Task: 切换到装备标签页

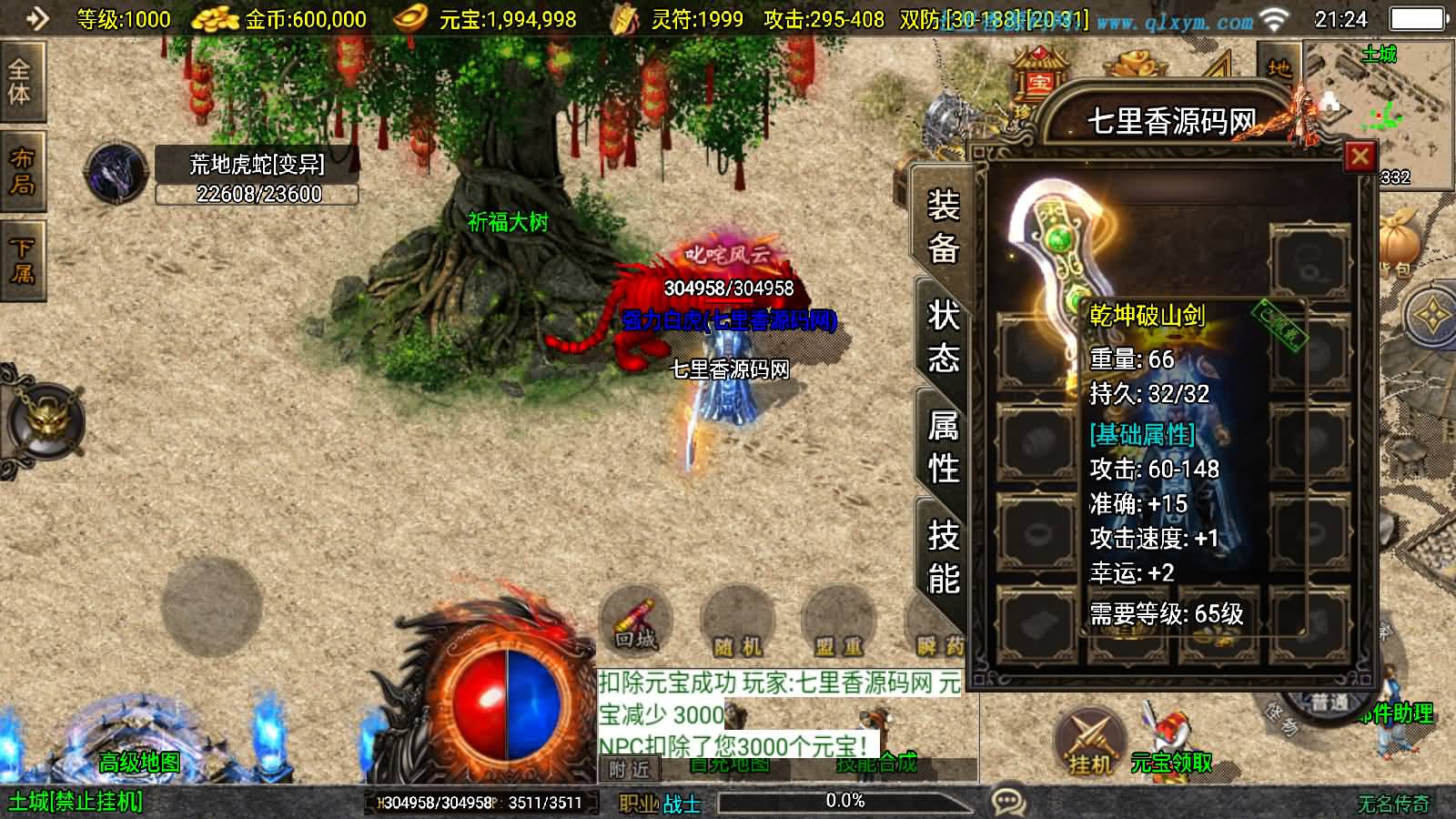Action: 944,227
